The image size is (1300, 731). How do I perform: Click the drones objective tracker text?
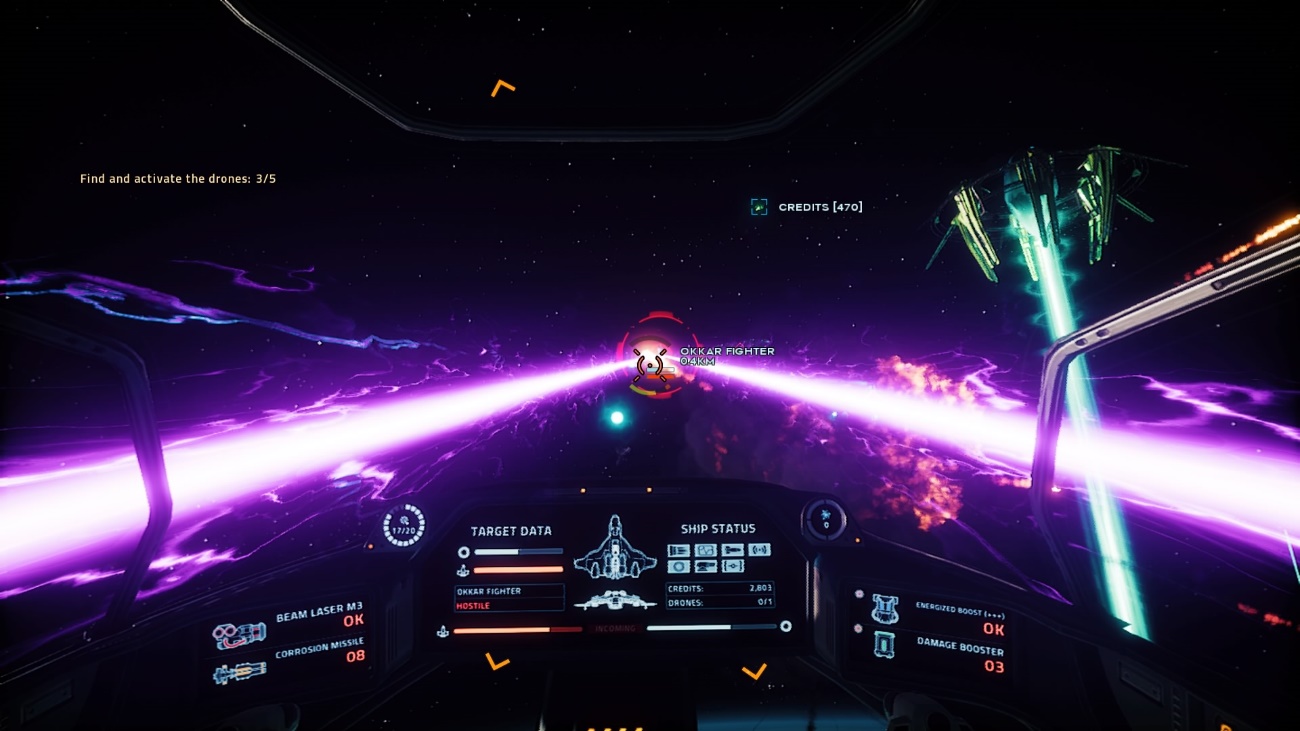(178, 179)
